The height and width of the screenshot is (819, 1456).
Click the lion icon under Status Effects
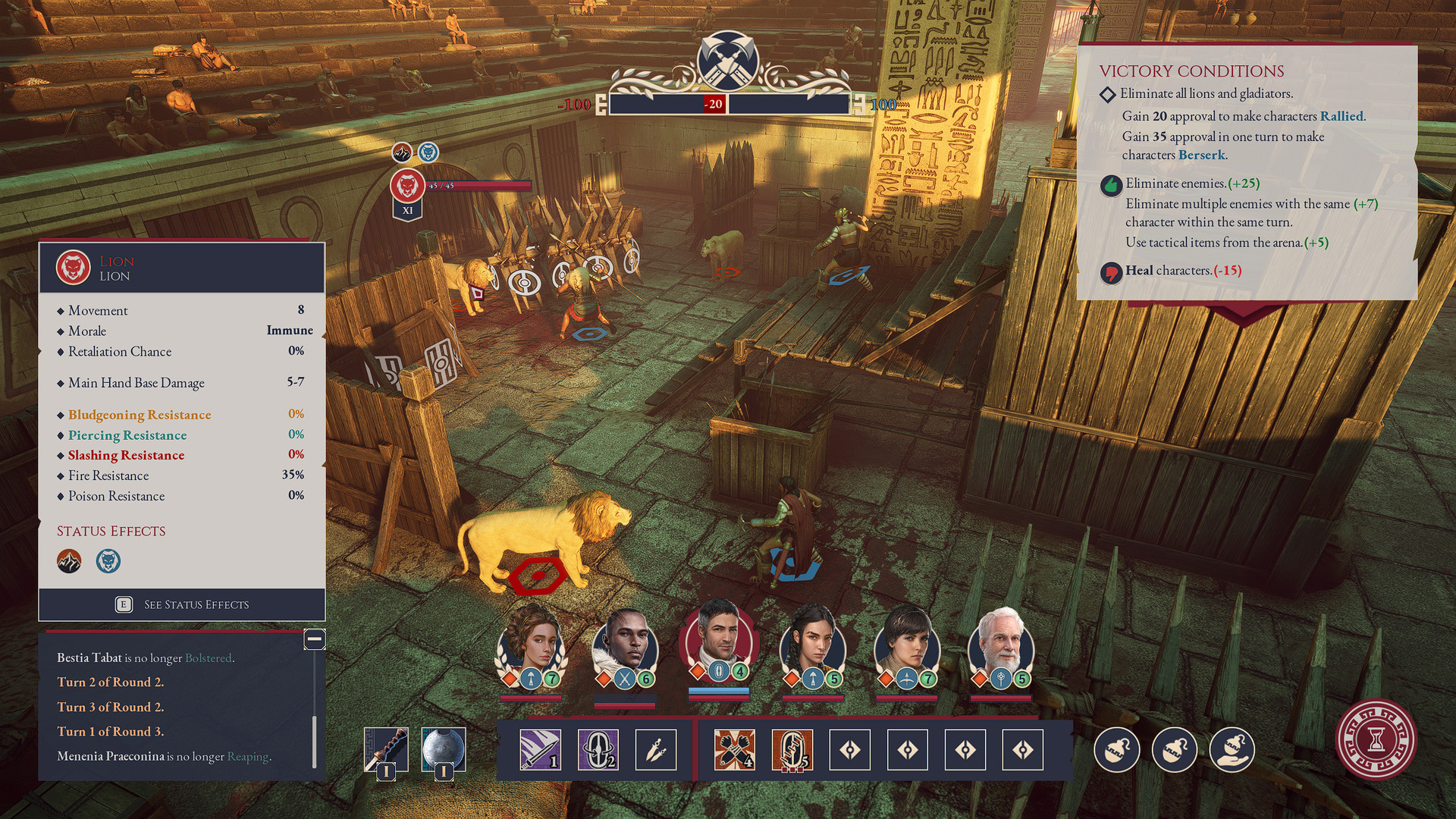point(108,561)
